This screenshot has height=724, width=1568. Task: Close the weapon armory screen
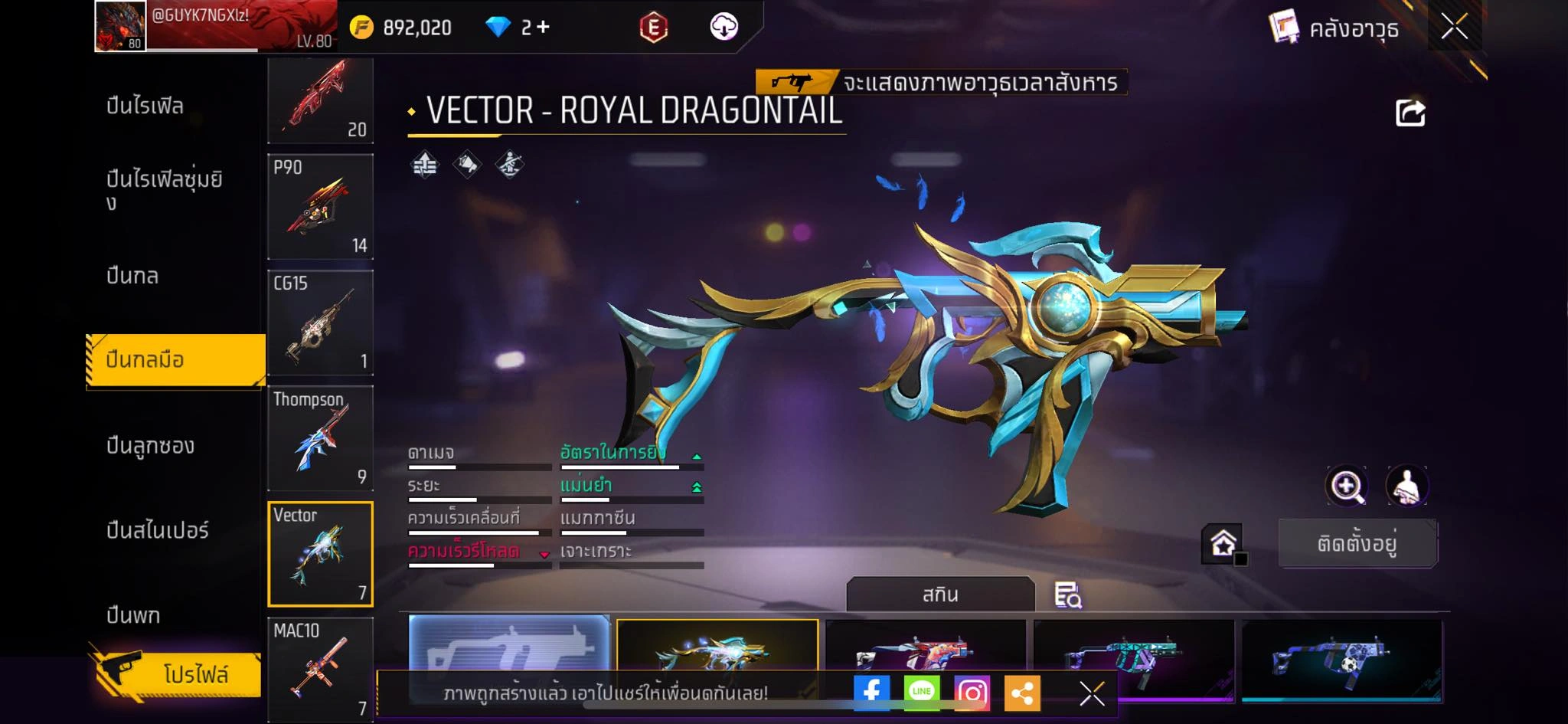coord(1454,28)
